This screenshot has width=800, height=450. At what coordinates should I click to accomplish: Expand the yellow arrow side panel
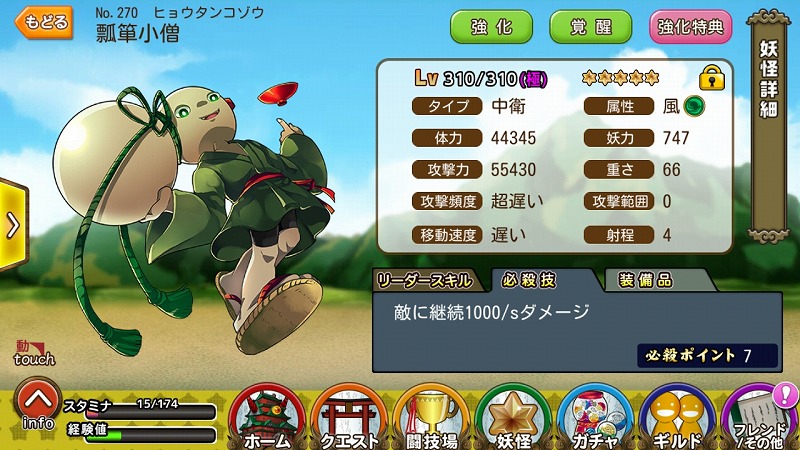pyautogui.click(x=12, y=225)
